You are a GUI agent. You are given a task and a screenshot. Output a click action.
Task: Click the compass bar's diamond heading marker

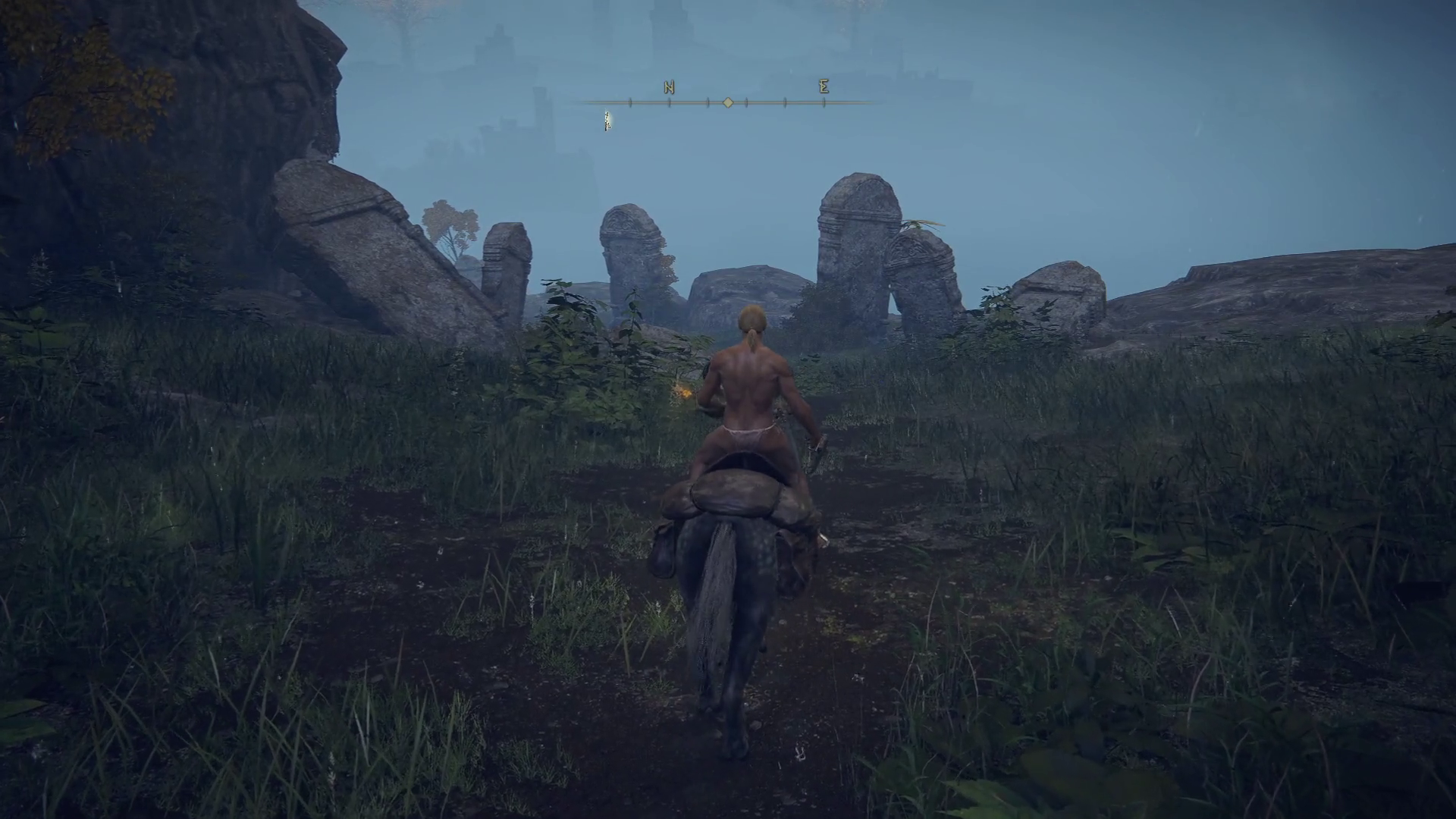pos(728,102)
